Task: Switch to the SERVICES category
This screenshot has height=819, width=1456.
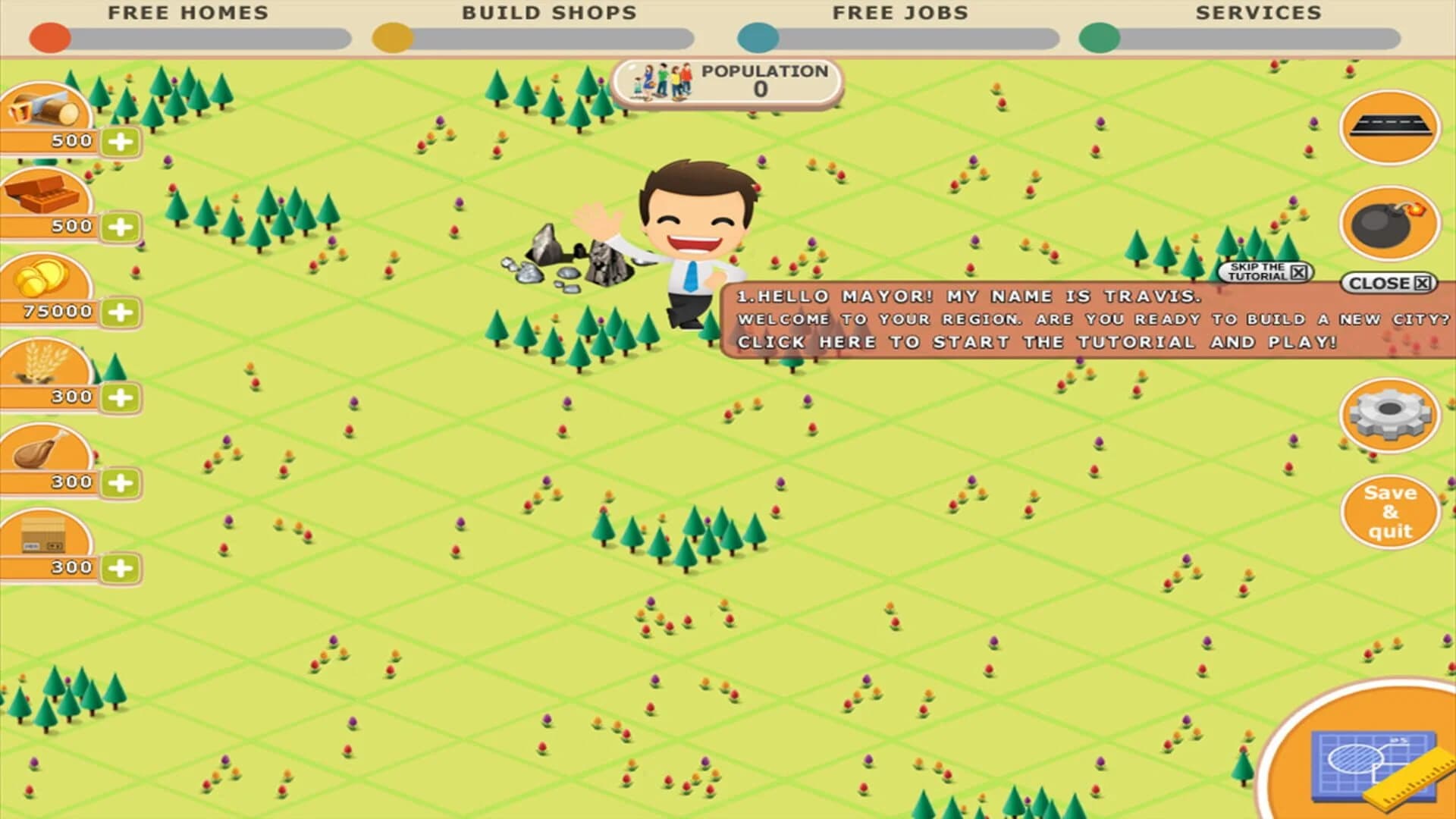Action: point(1257,13)
